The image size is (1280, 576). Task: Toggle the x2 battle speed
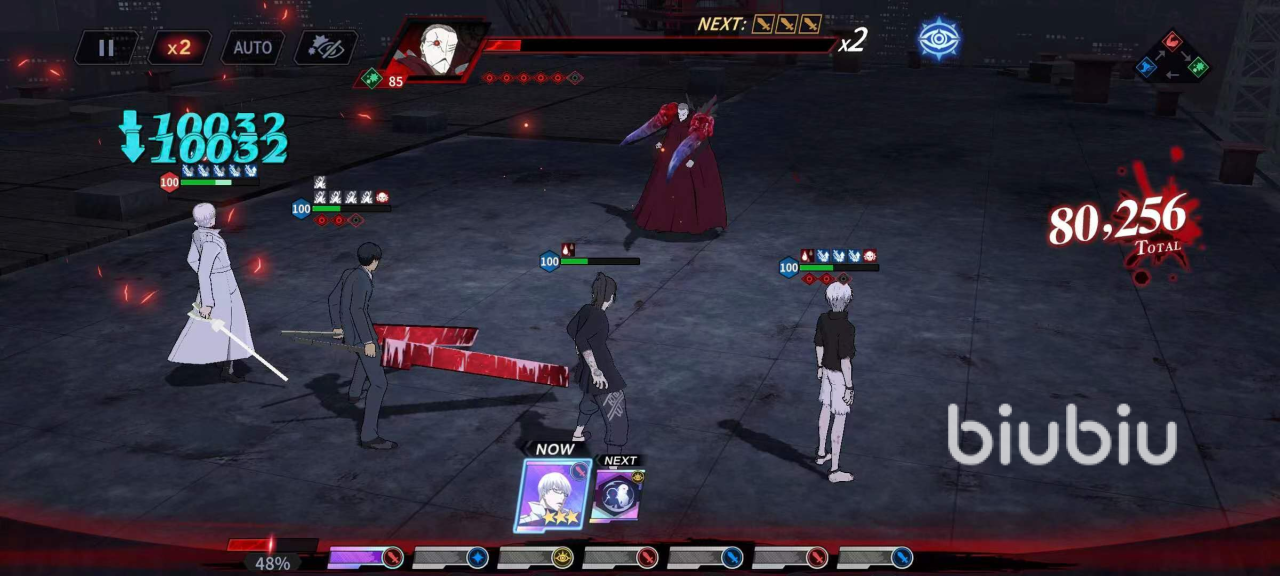(180, 47)
